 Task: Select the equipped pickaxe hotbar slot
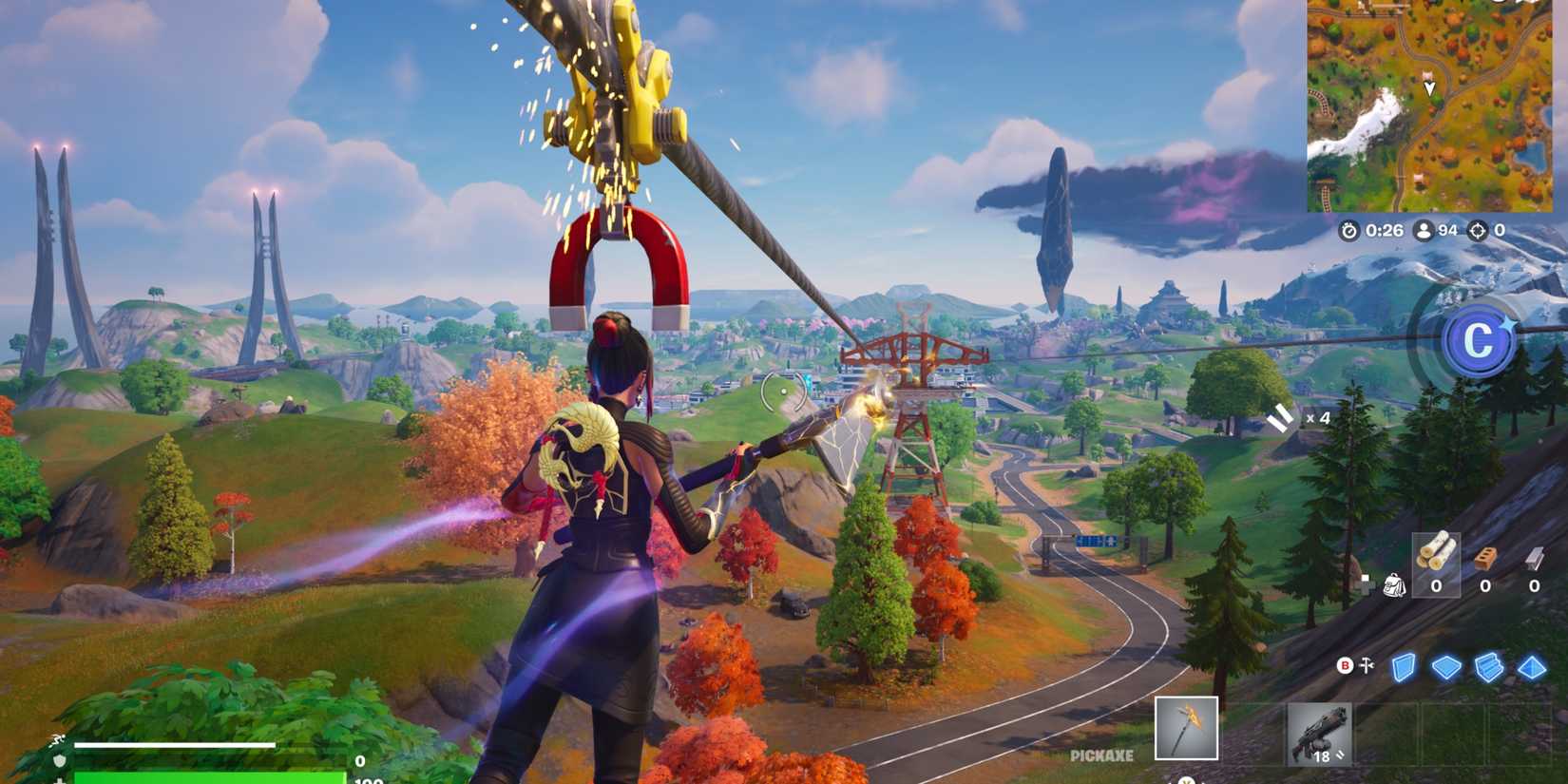[x=1188, y=729]
